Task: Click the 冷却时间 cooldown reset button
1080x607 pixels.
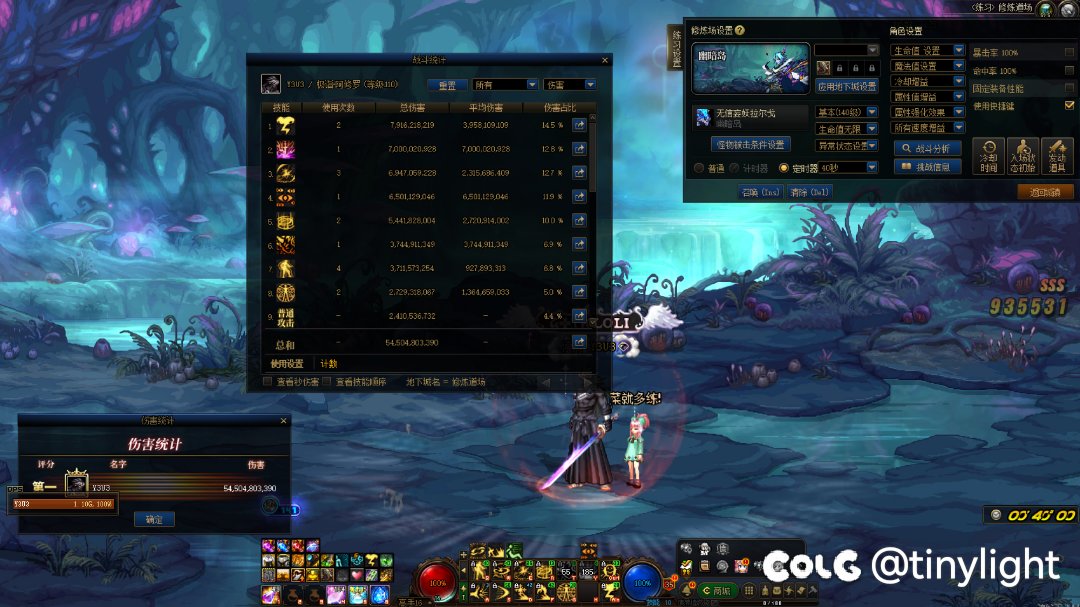Action: point(988,156)
